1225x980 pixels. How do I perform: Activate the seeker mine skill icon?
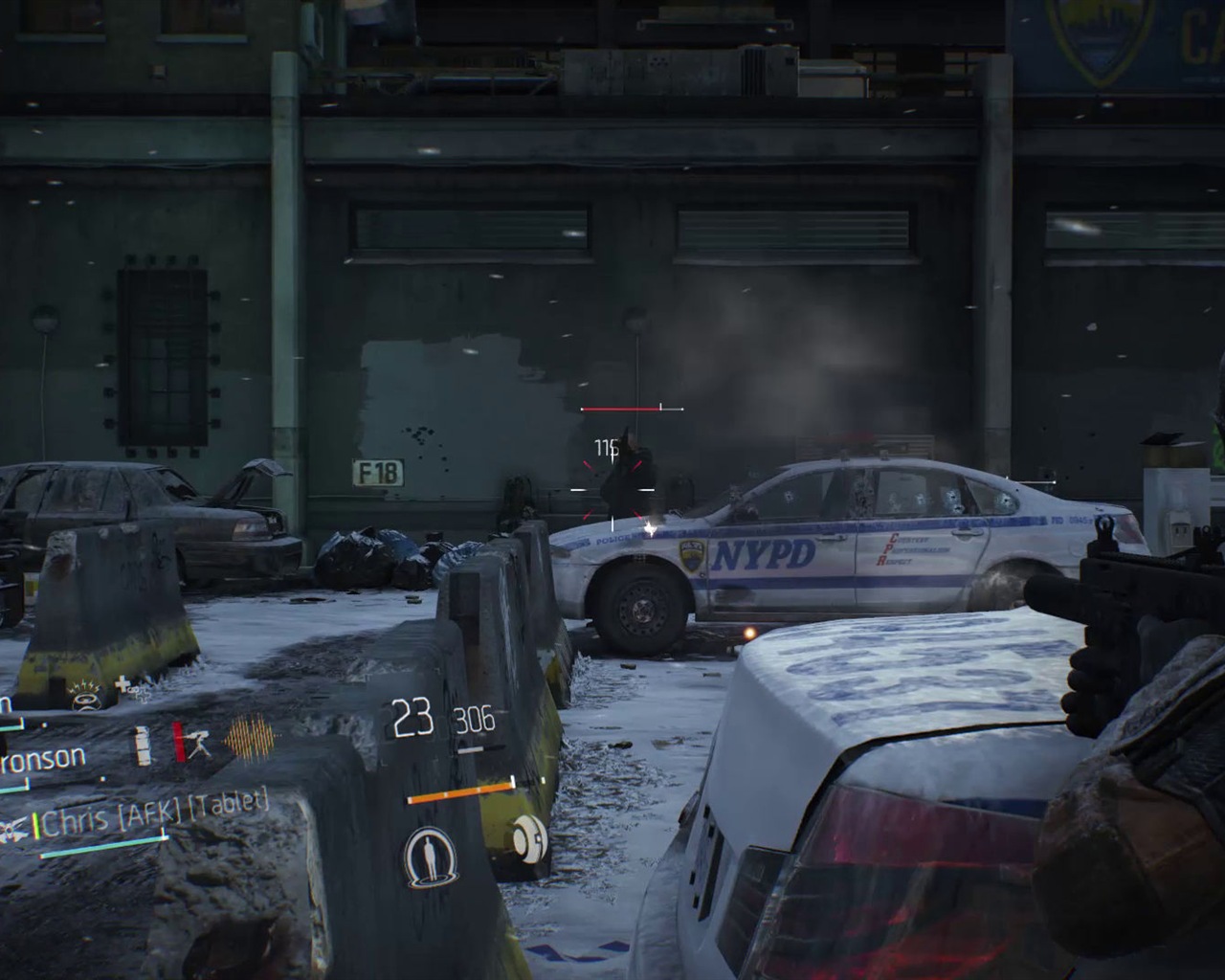pos(529,838)
